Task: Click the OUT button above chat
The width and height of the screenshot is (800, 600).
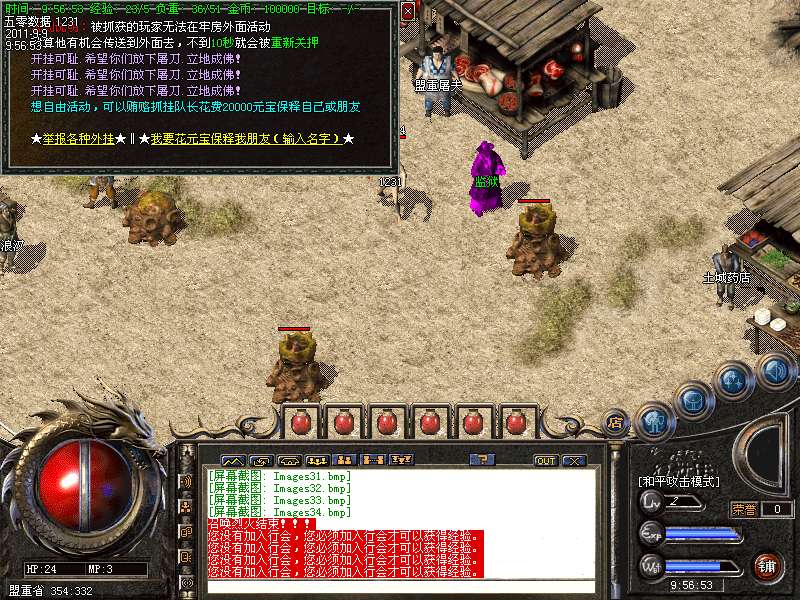Action: click(x=545, y=460)
